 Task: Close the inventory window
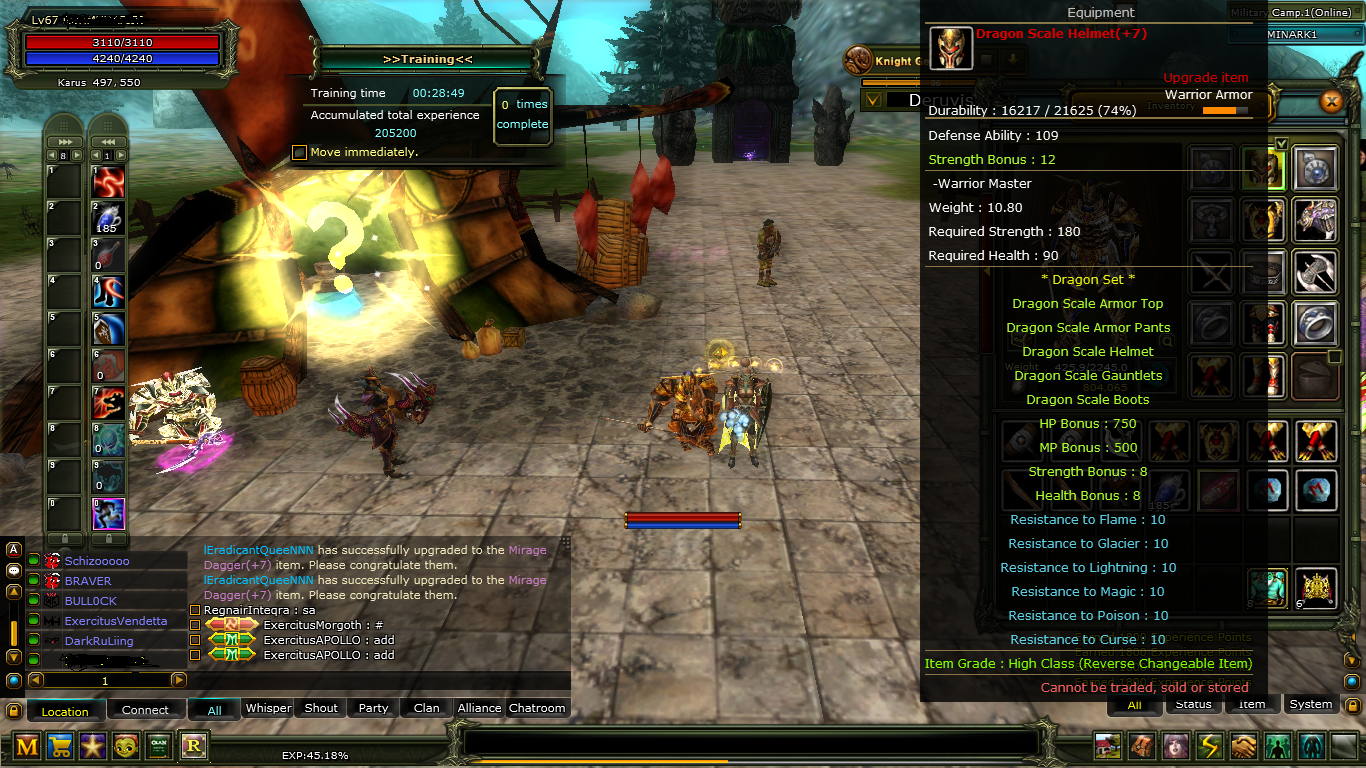coord(1331,101)
